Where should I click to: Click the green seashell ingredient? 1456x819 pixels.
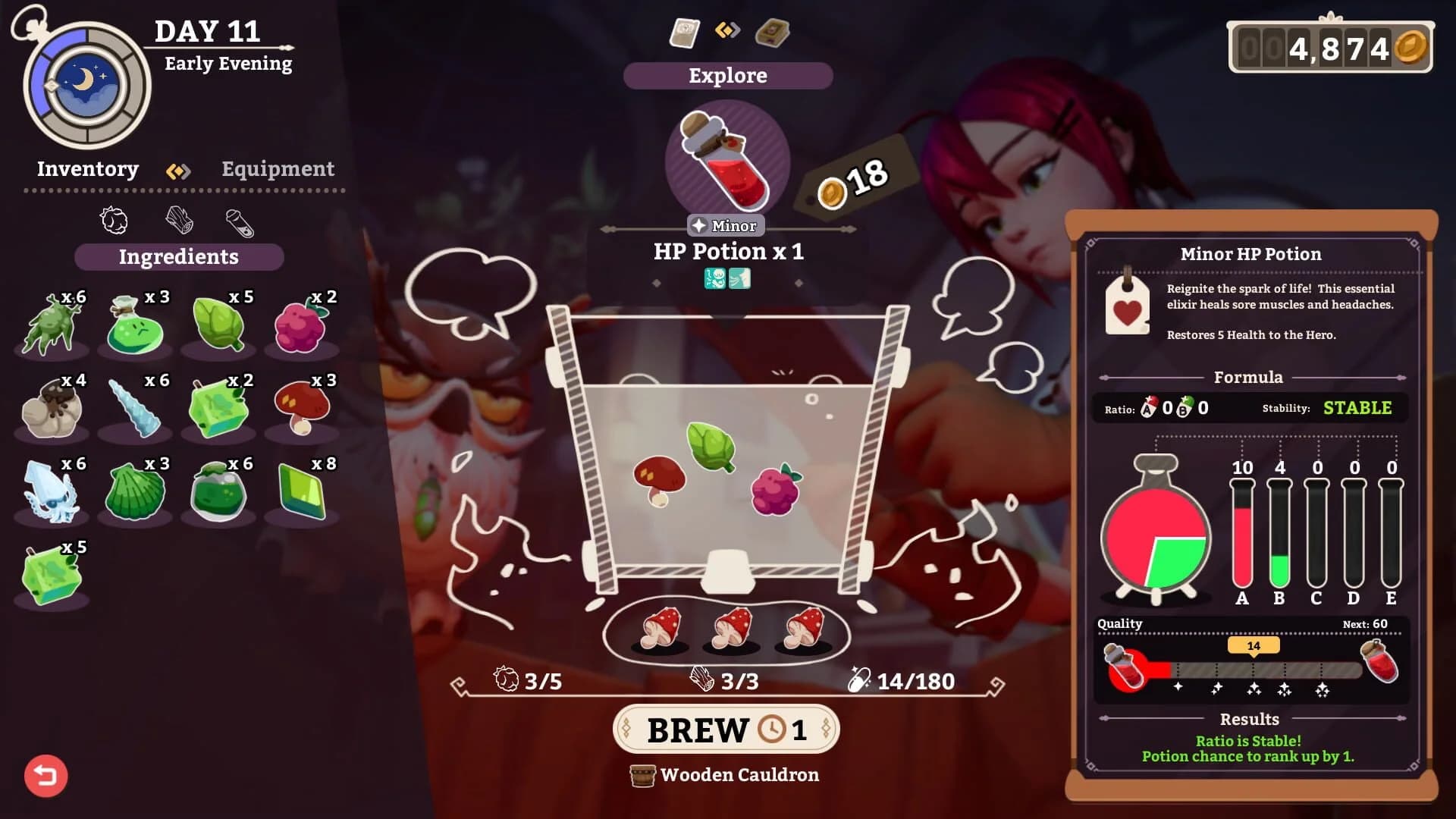click(135, 493)
